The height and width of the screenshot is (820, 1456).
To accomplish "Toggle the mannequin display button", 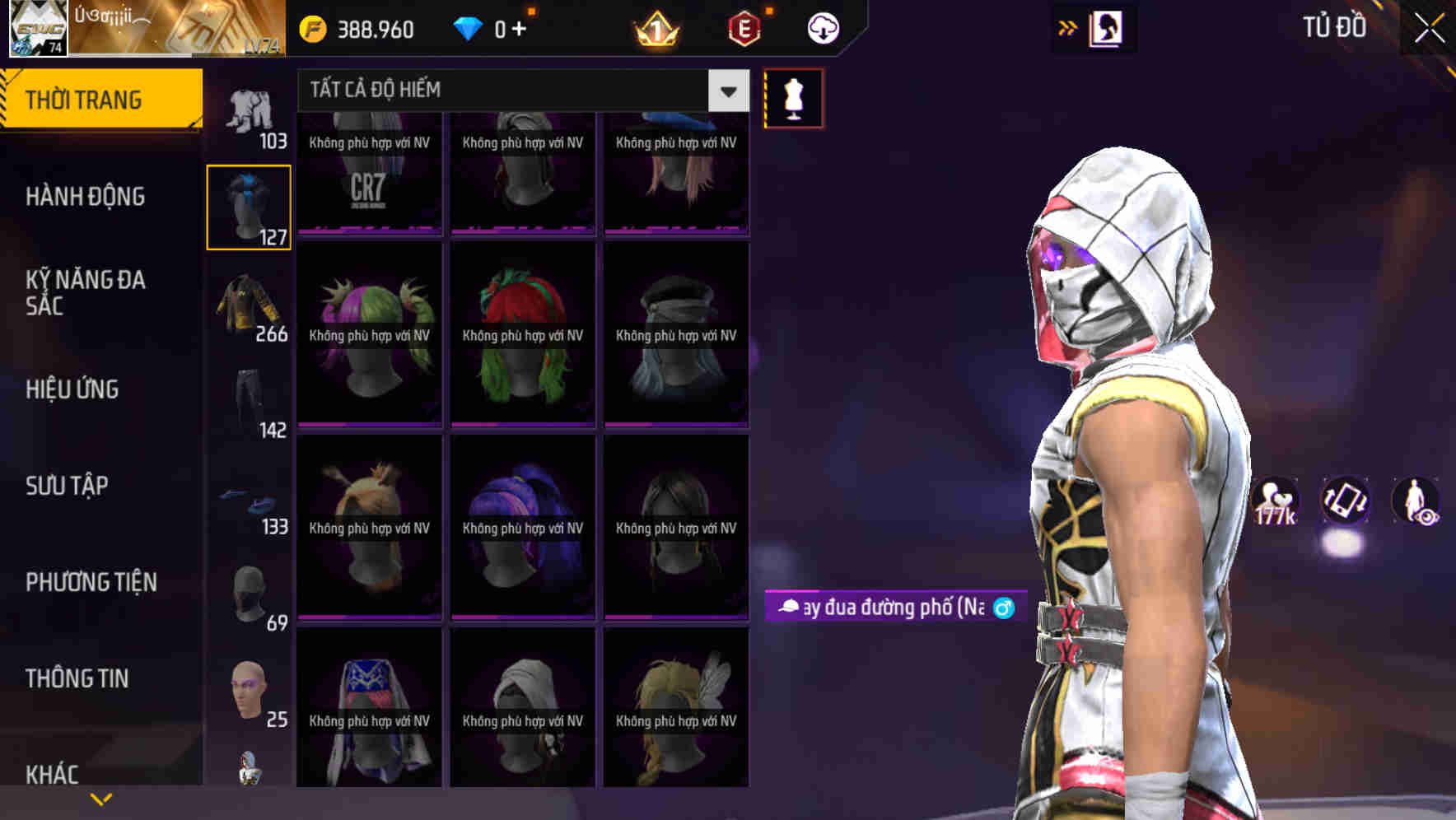I will (x=793, y=97).
